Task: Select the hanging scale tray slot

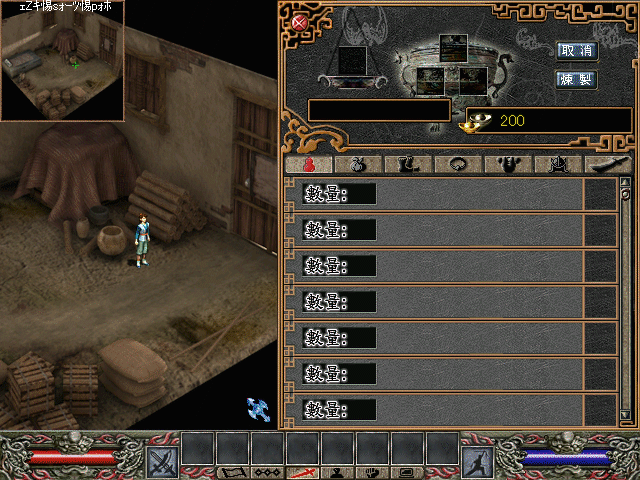Action: (352, 60)
